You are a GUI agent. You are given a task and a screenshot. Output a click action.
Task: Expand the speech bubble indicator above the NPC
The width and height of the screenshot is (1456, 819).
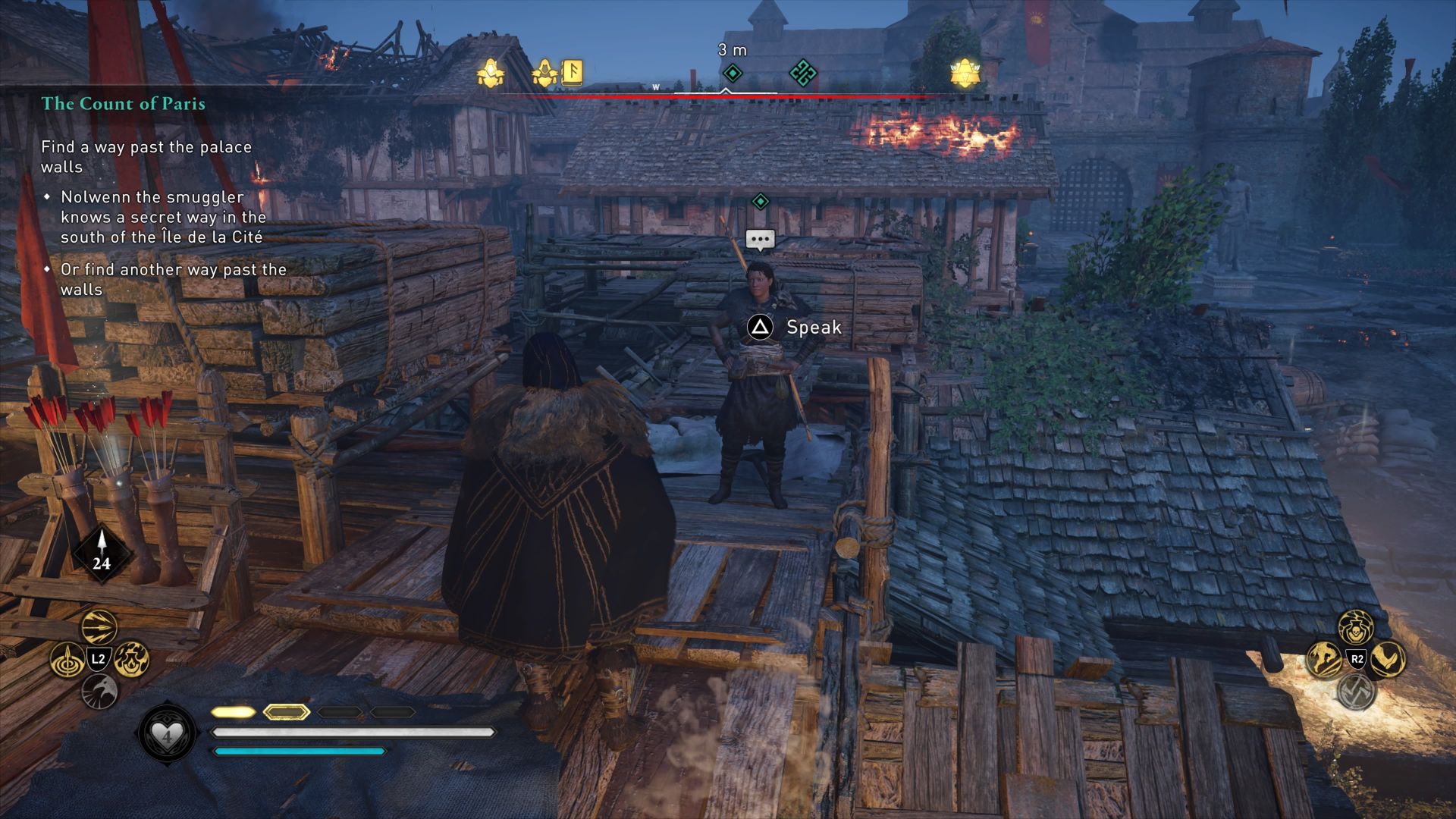click(x=761, y=239)
